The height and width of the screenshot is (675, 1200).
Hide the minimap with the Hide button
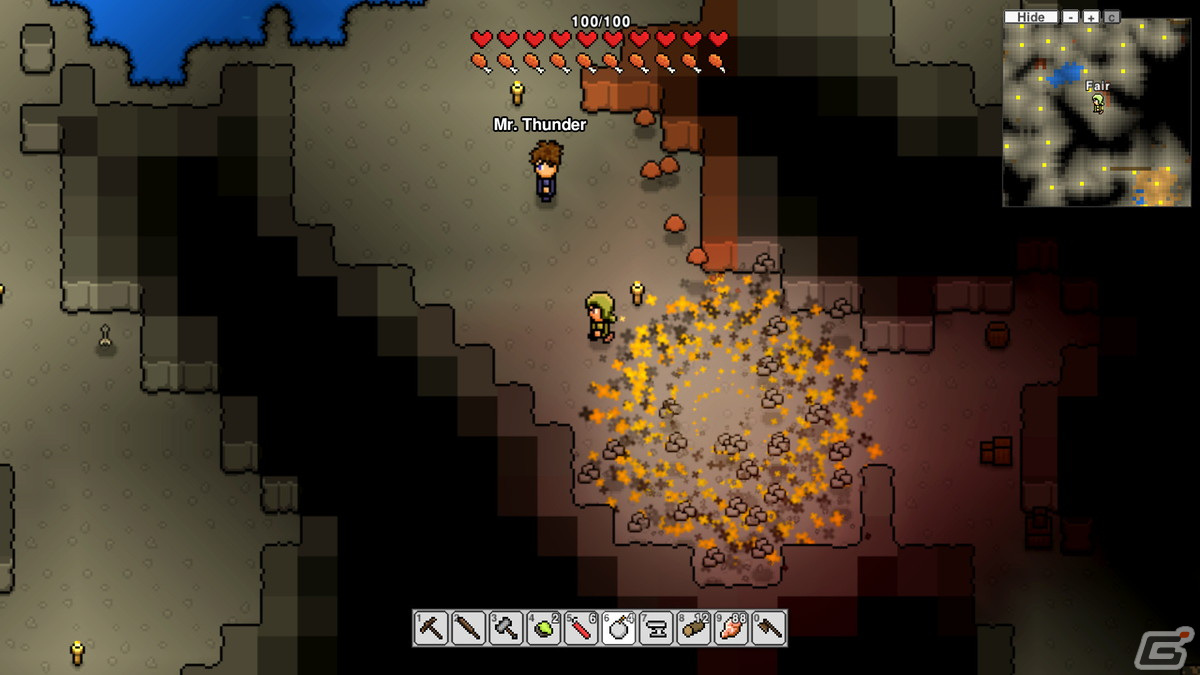(1031, 17)
